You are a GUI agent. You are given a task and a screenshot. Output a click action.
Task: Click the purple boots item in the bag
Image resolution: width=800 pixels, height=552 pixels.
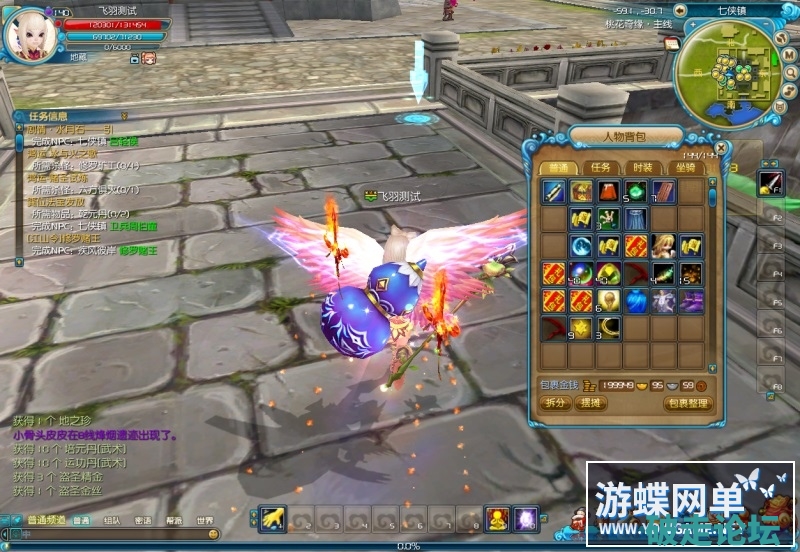690,301
